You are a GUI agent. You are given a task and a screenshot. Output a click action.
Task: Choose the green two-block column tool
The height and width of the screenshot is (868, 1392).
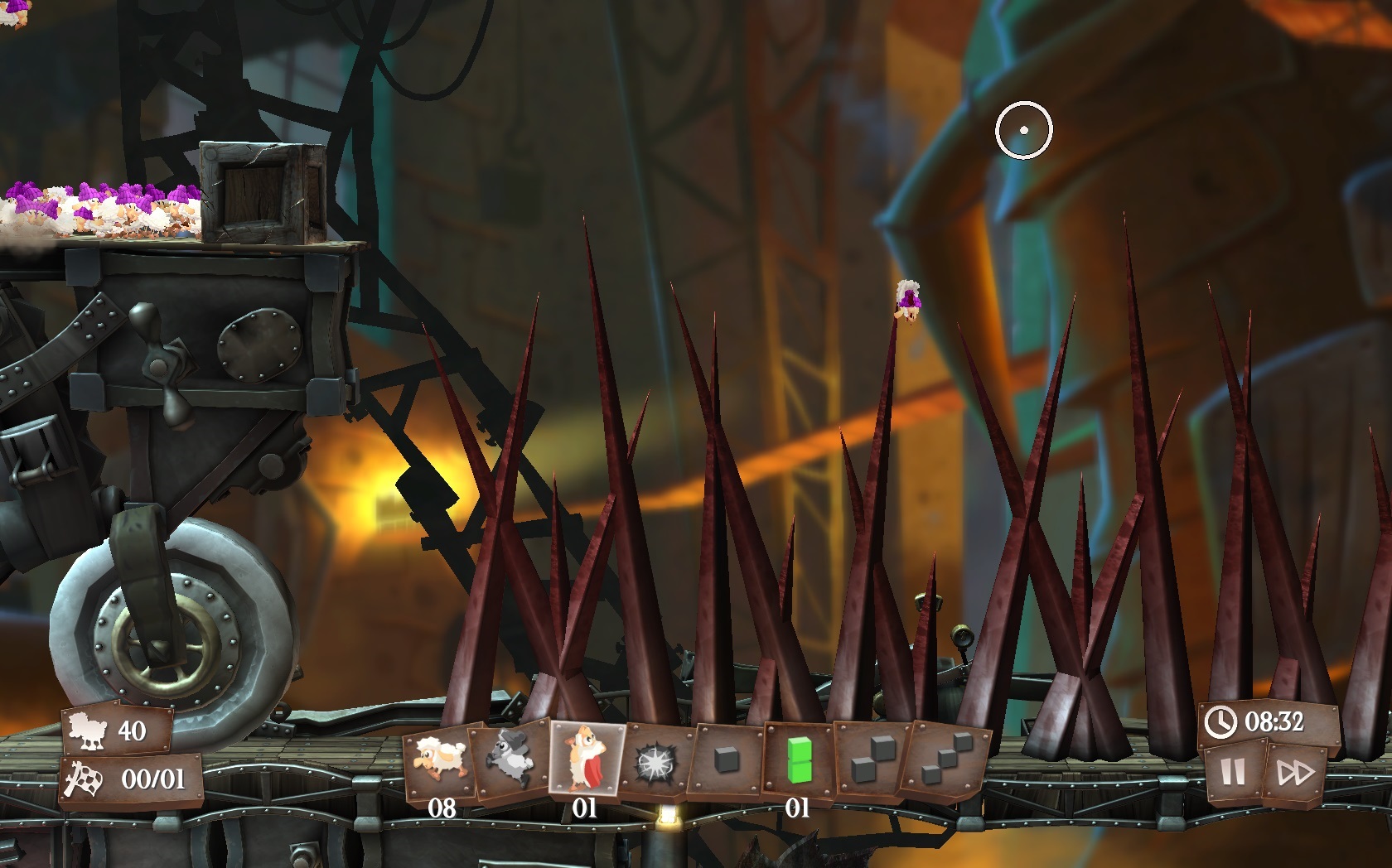point(798,759)
